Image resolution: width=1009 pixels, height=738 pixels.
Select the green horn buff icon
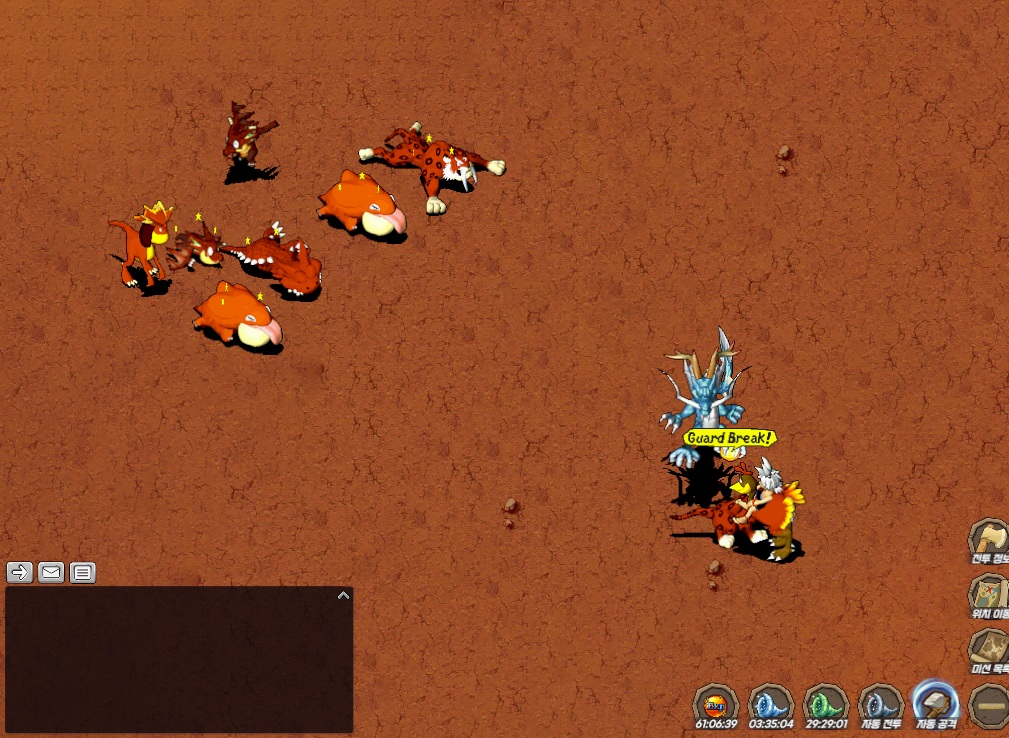click(826, 703)
